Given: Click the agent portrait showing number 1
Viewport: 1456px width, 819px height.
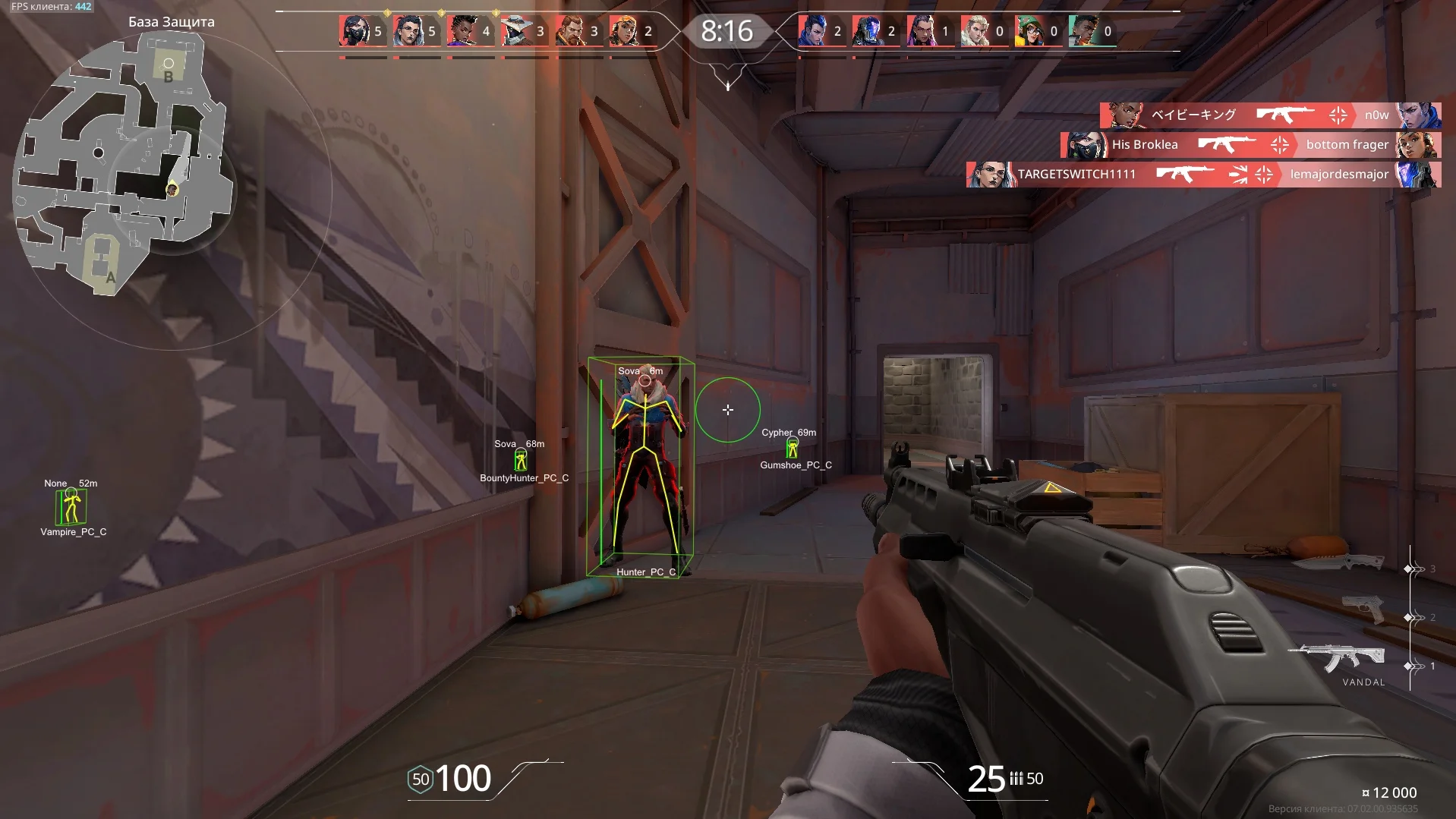Looking at the screenshot, I should 922,31.
